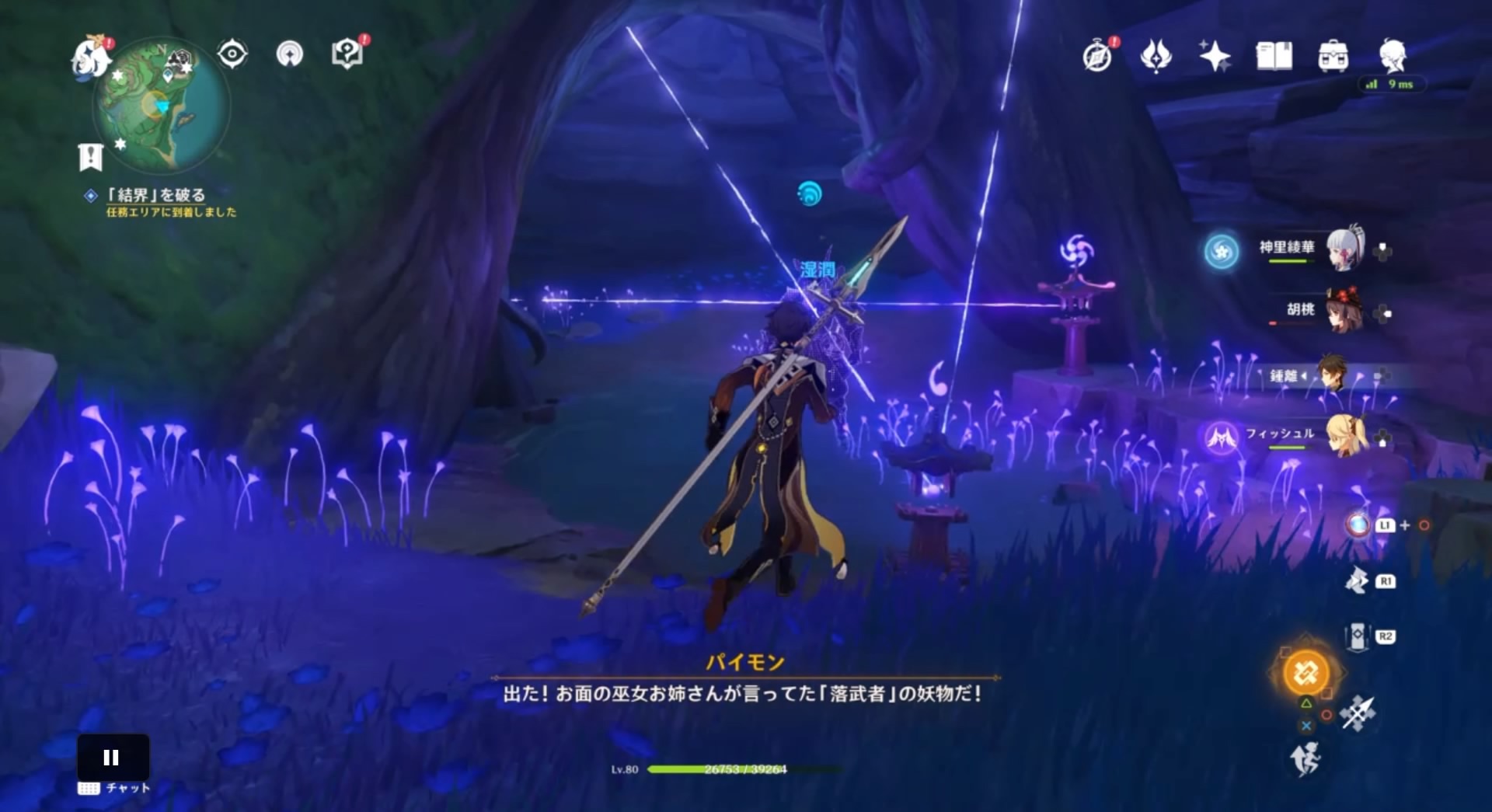This screenshot has width=1492, height=812.
Task: Activate the elemental sight eye icon
Action: tap(231, 54)
